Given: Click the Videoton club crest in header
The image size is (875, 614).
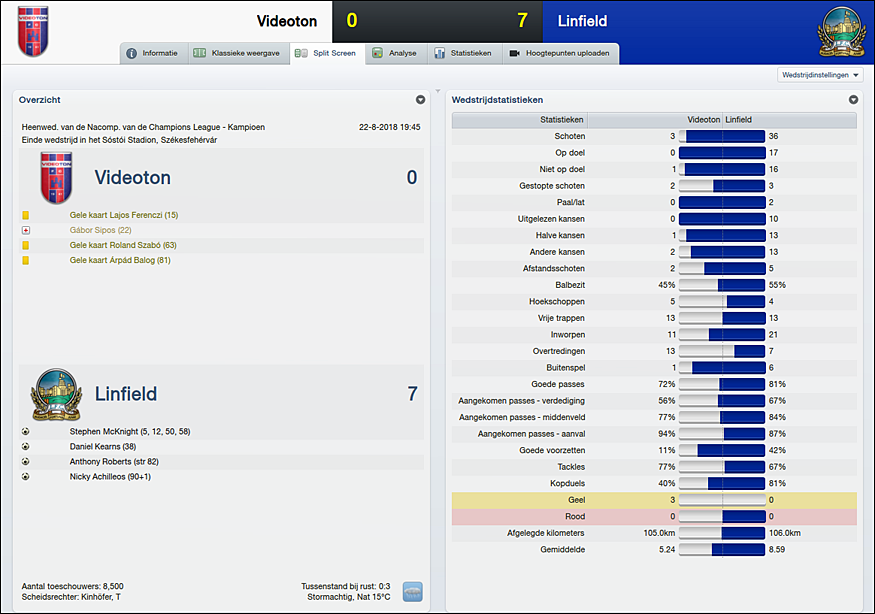Looking at the screenshot, I should (x=32, y=31).
